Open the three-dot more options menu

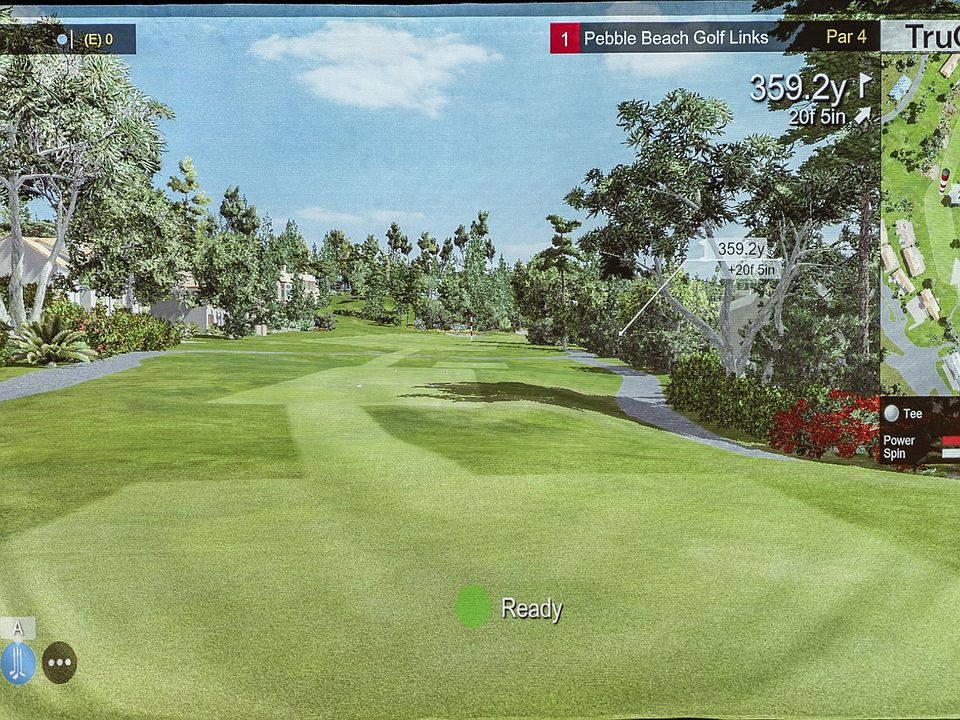(59, 662)
